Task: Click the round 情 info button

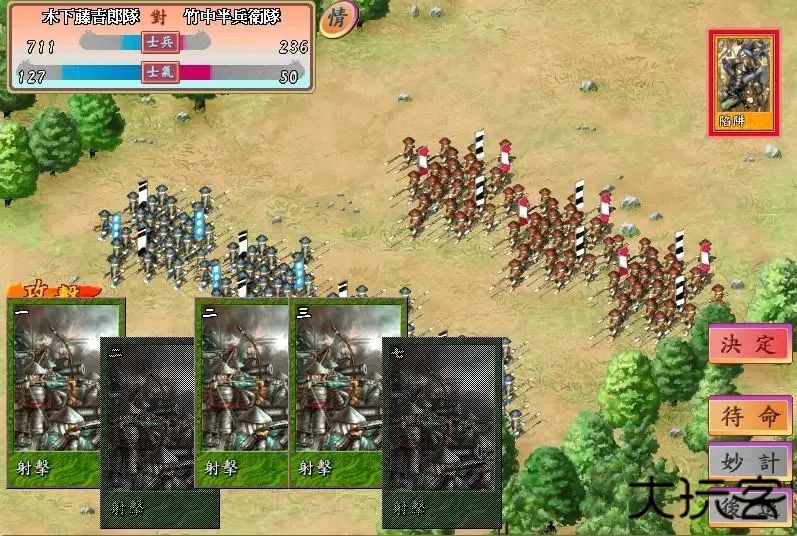Action: 336,19
